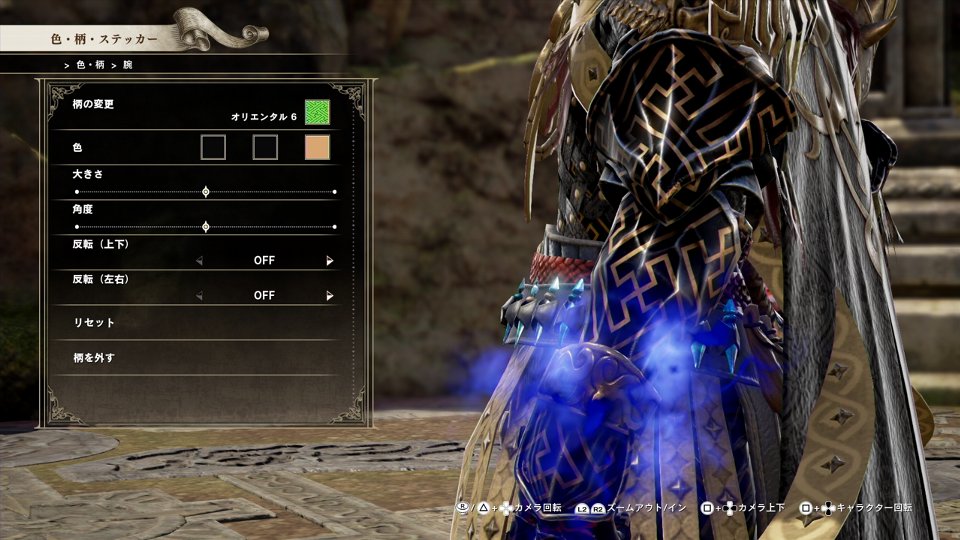Select the リセット reset option
Viewport: 960px width, 540px height.
tap(95, 323)
